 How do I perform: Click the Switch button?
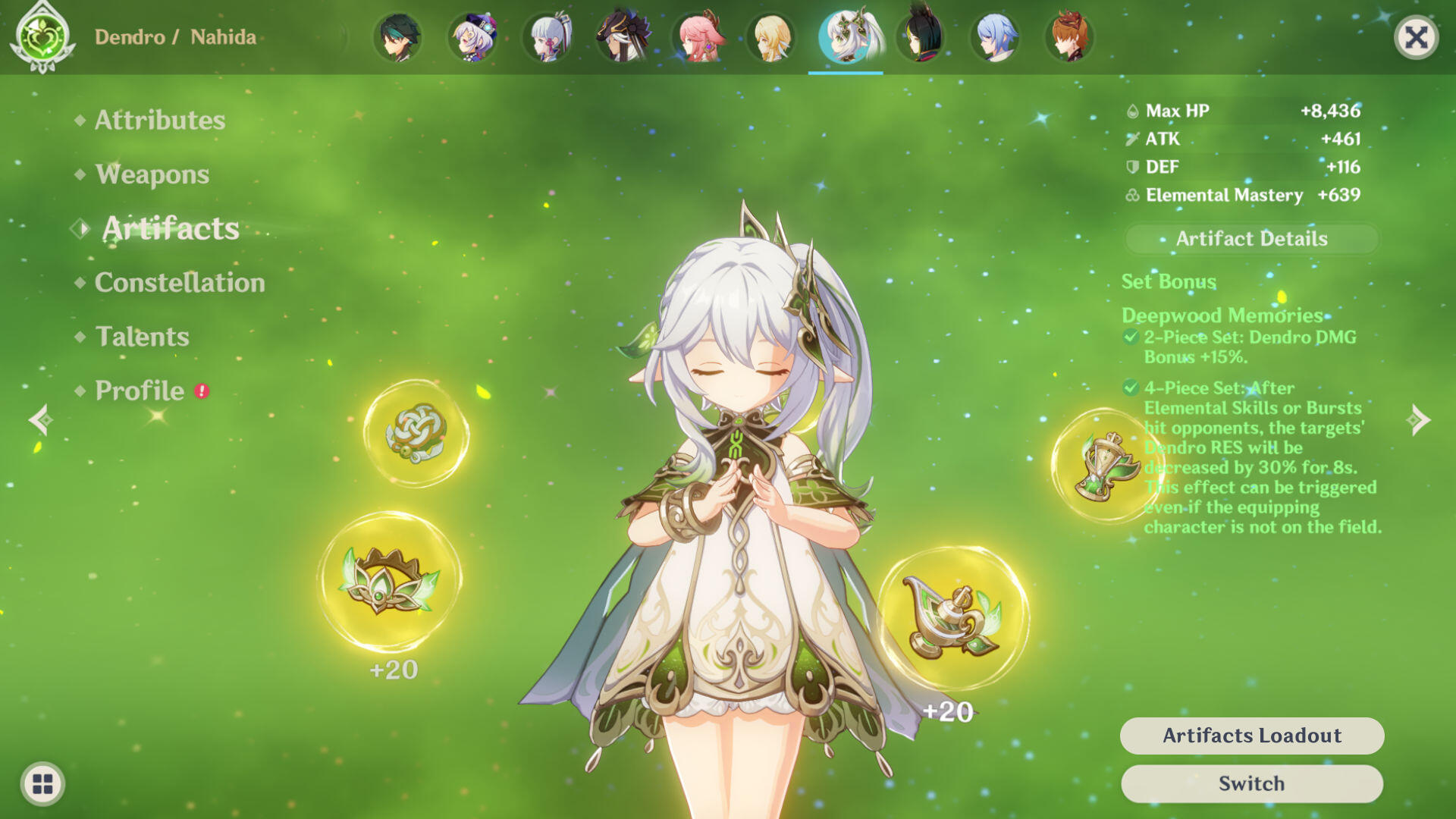pos(1251,783)
